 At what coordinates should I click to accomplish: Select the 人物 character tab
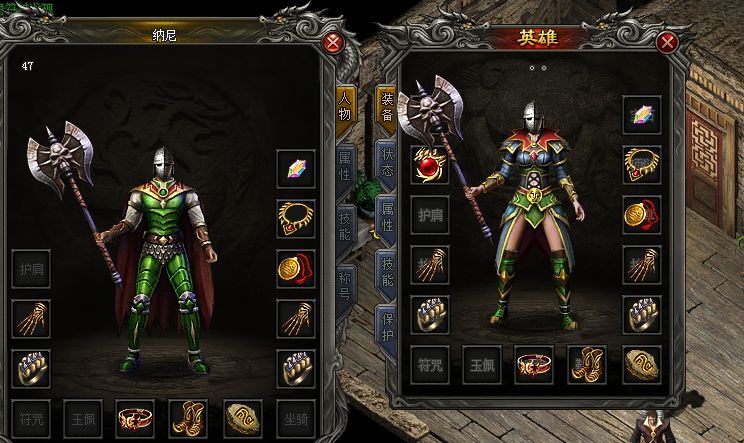click(344, 105)
